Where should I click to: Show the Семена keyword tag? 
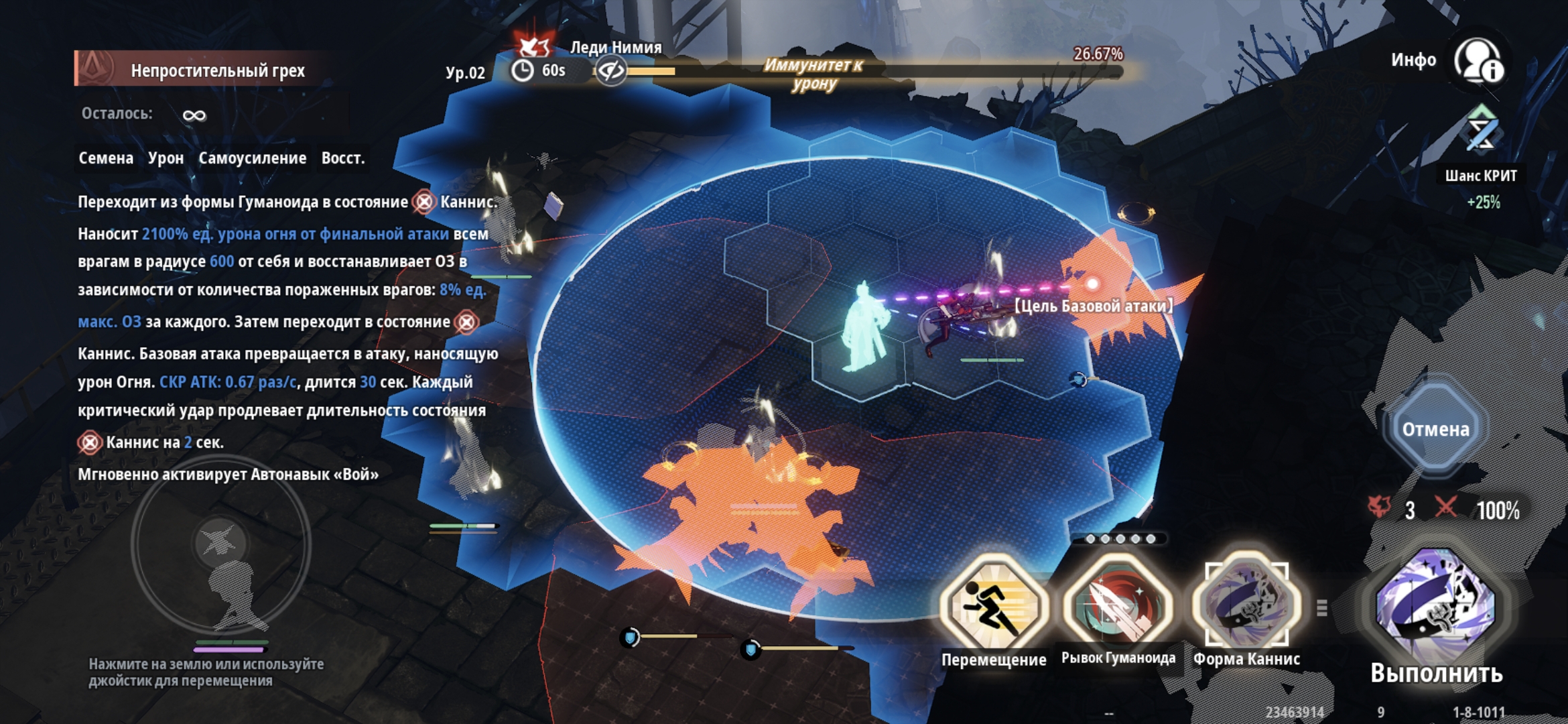click(106, 158)
